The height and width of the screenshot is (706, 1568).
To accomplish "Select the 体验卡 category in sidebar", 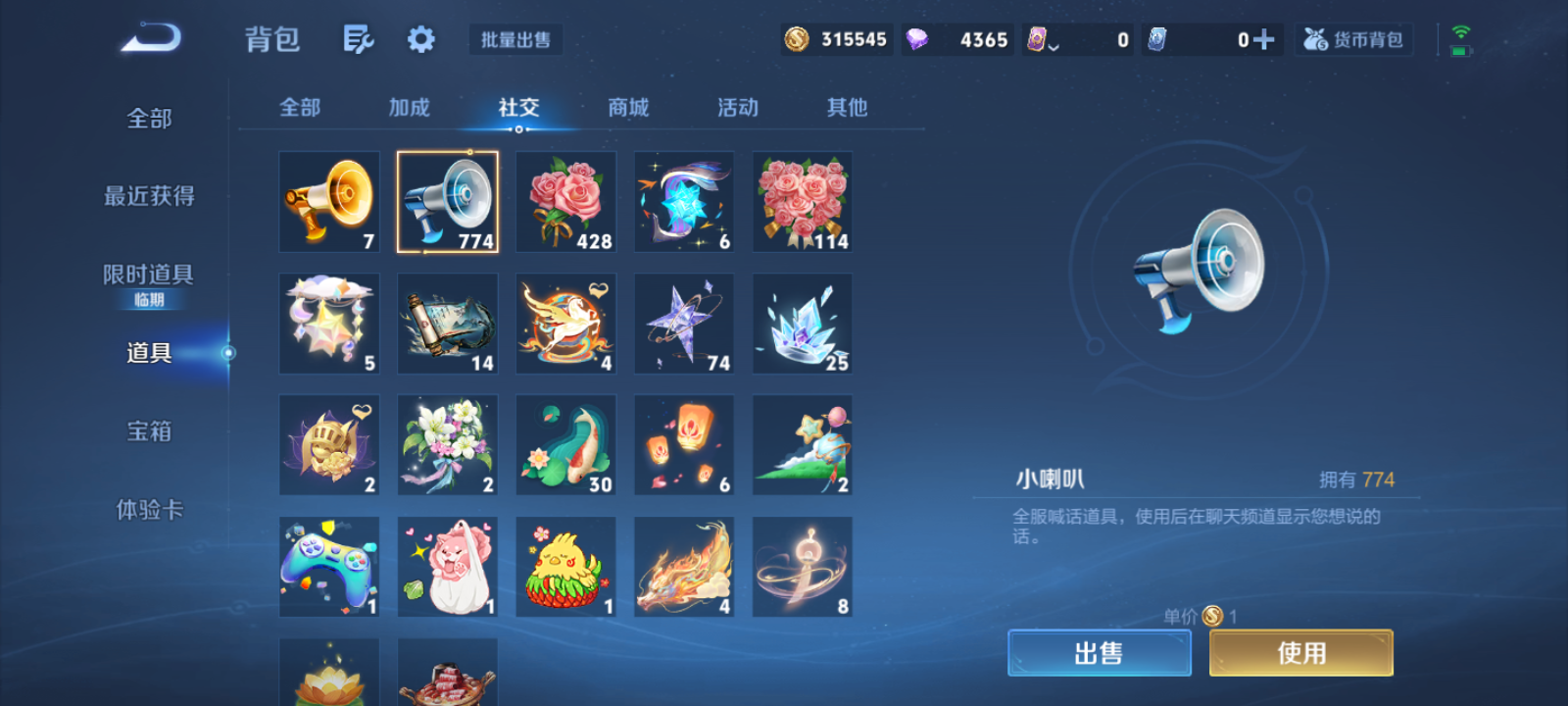I will (x=149, y=510).
